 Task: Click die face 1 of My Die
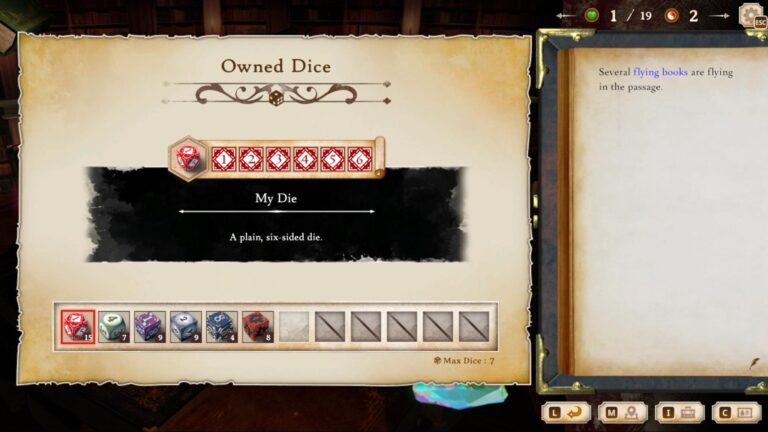coord(224,159)
